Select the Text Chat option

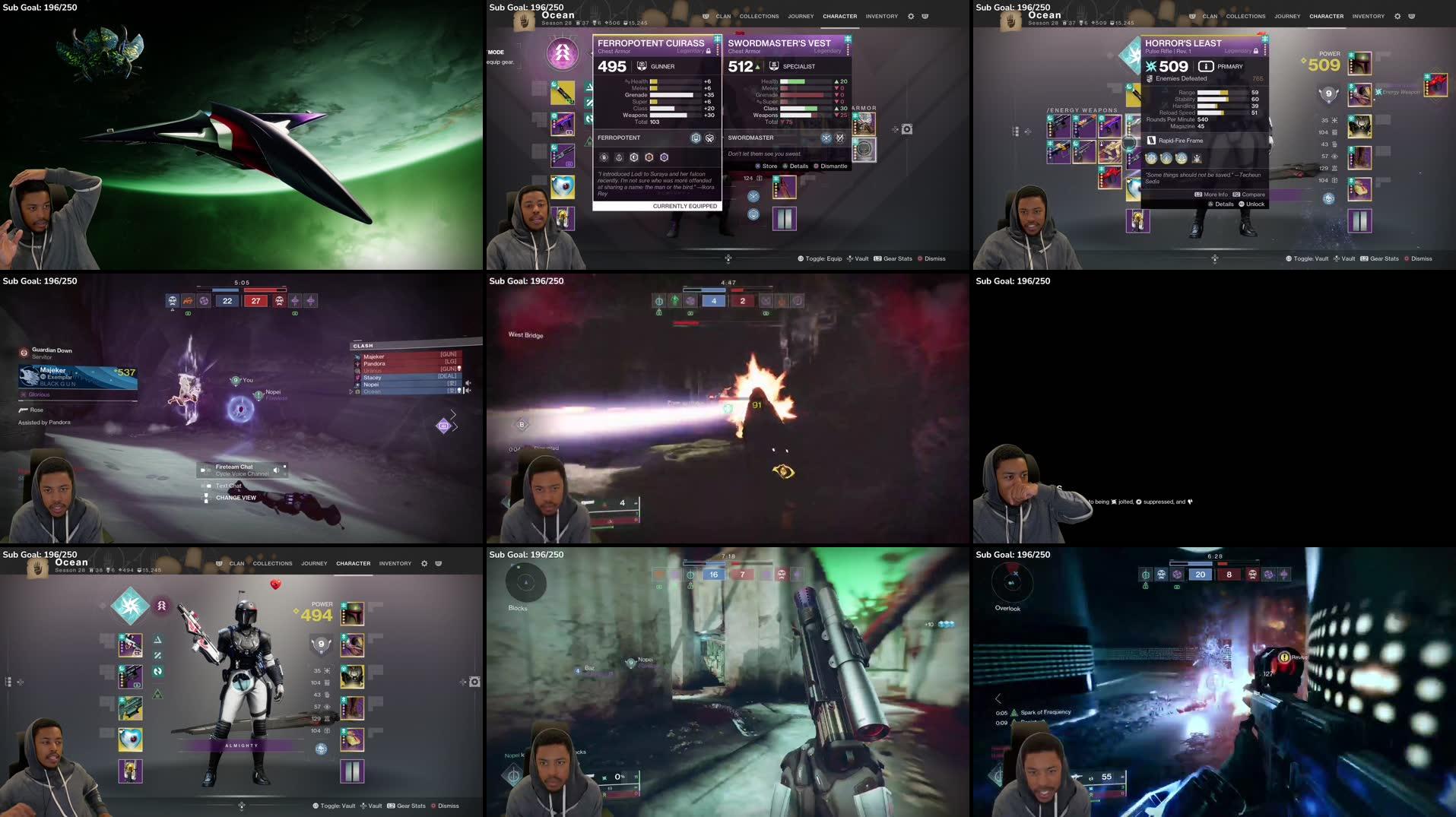coord(228,486)
